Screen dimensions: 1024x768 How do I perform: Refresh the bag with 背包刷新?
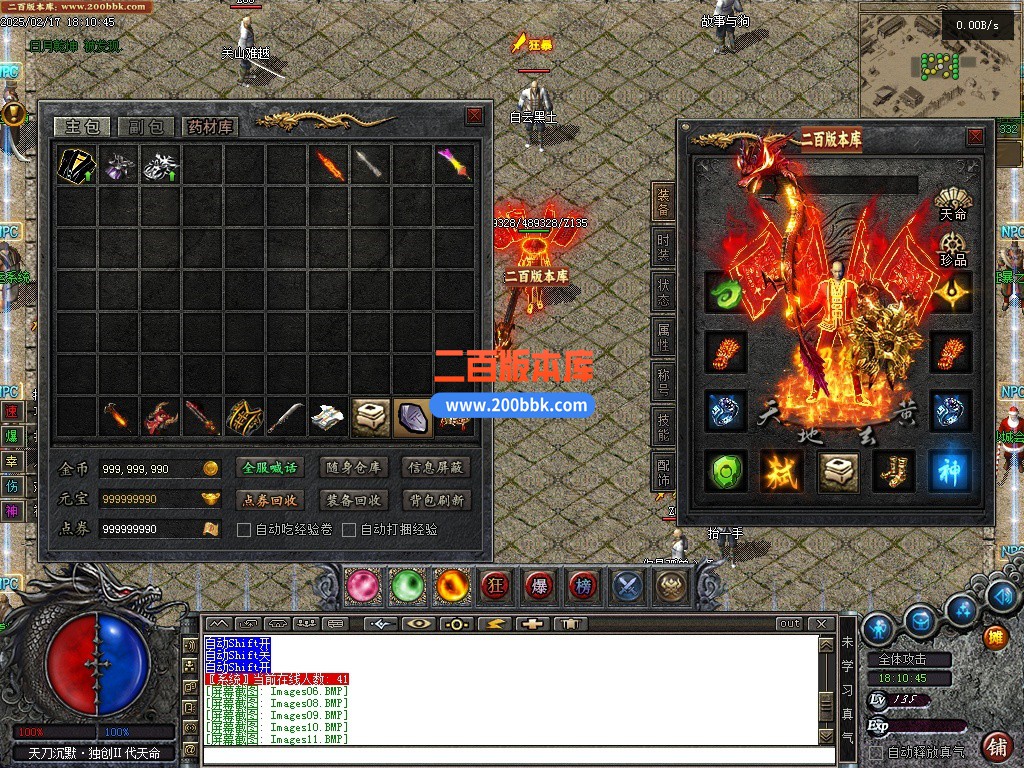[436, 500]
